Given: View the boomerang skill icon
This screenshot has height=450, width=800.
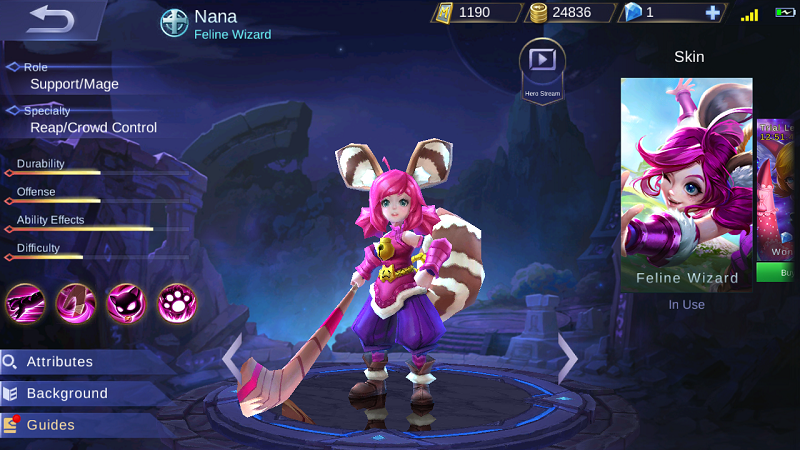Looking at the screenshot, I should [x=75, y=302].
